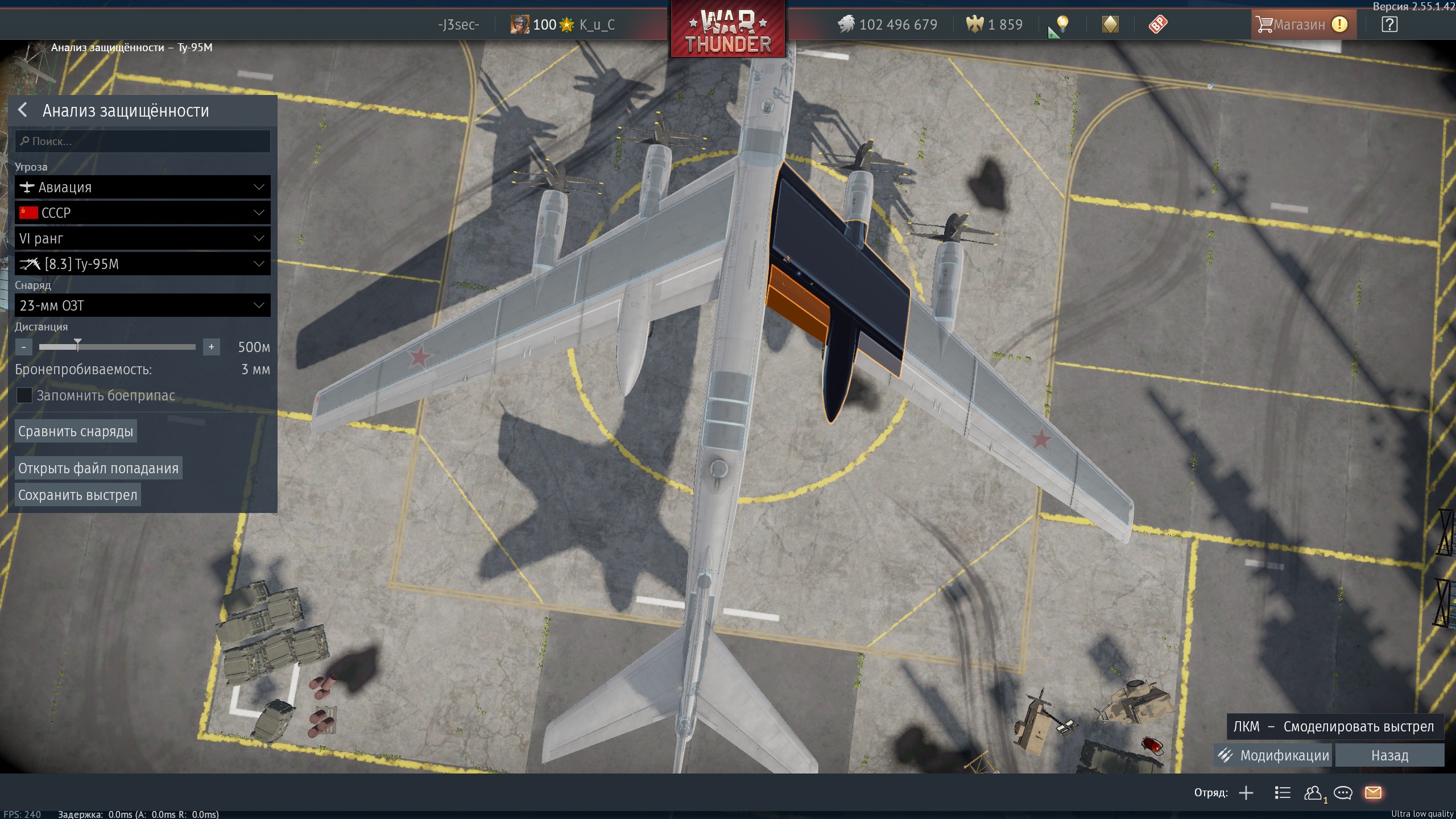1456x819 pixels.
Task: Open hit file via Открыть файл попадания
Action: (98, 468)
